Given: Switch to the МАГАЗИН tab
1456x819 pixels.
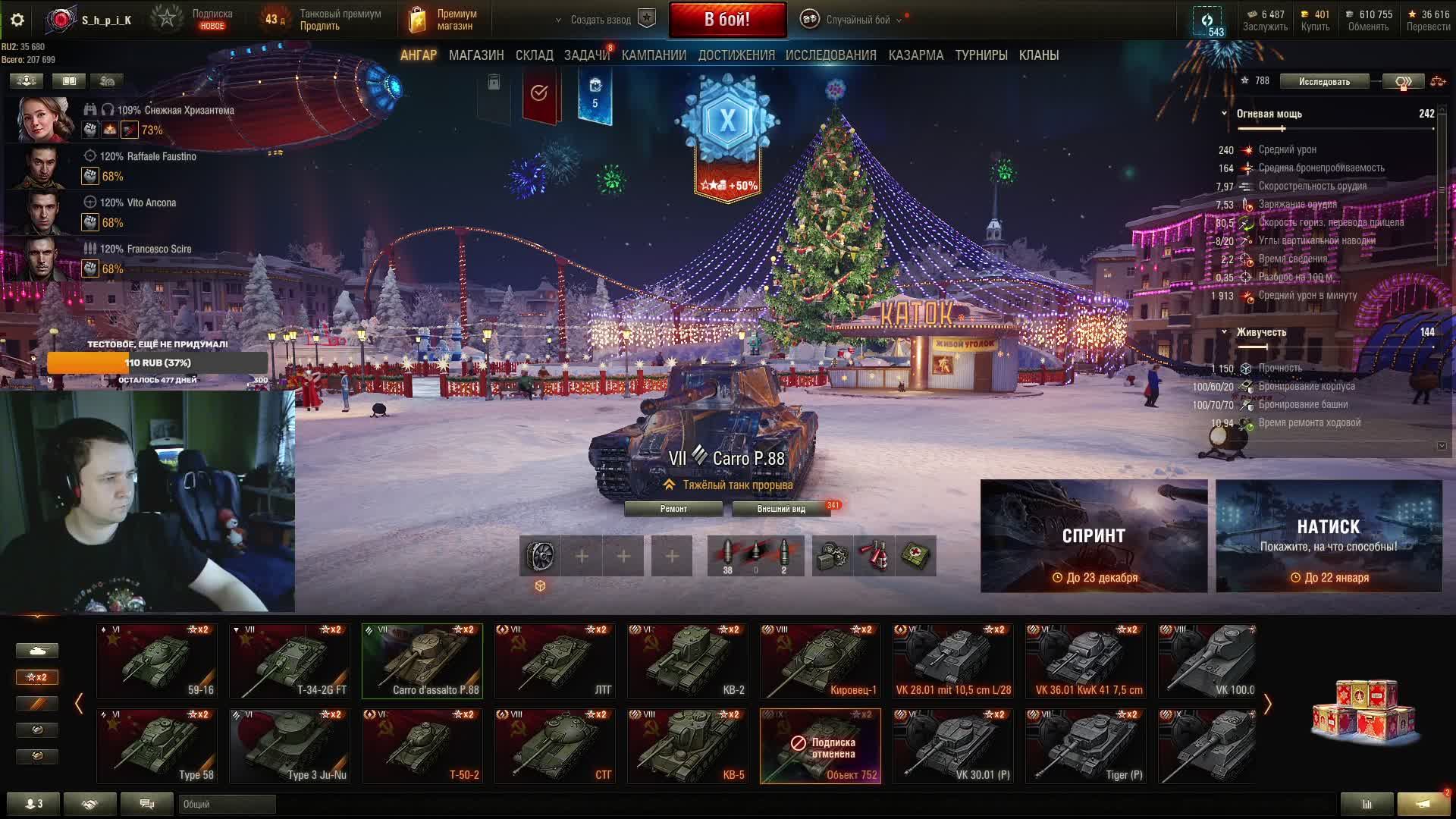Looking at the screenshot, I should click(x=475, y=55).
